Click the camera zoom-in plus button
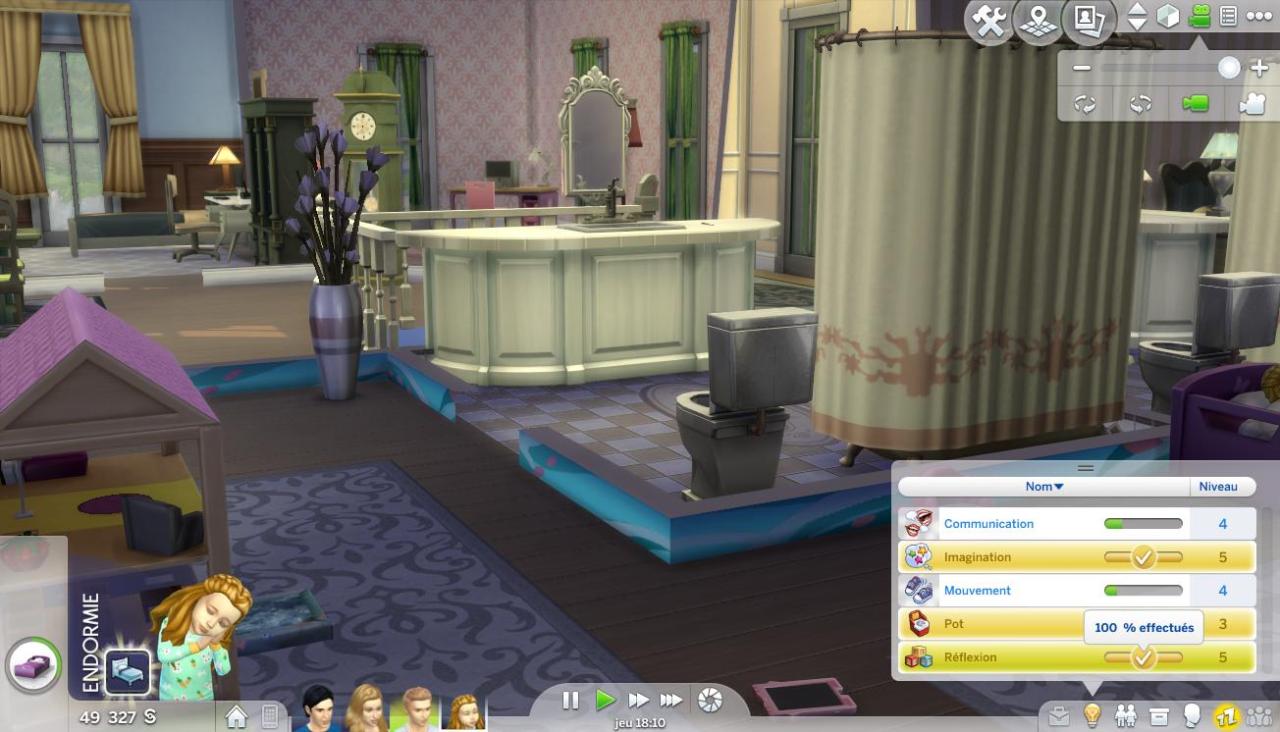The image size is (1280, 732). [1259, 68]
